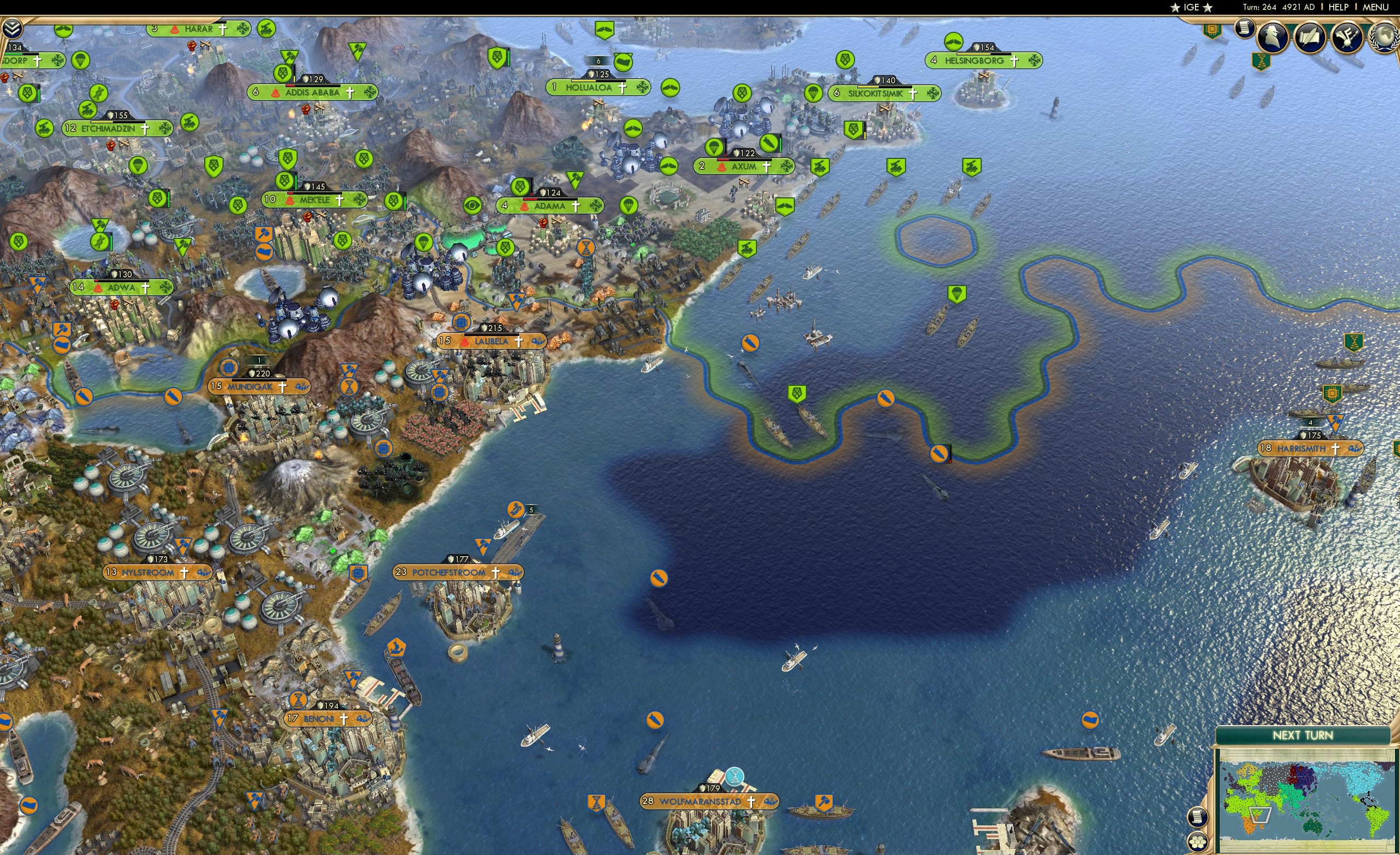
Task: Open the city screen for Potchefstroom
Action: click(448, 573)
